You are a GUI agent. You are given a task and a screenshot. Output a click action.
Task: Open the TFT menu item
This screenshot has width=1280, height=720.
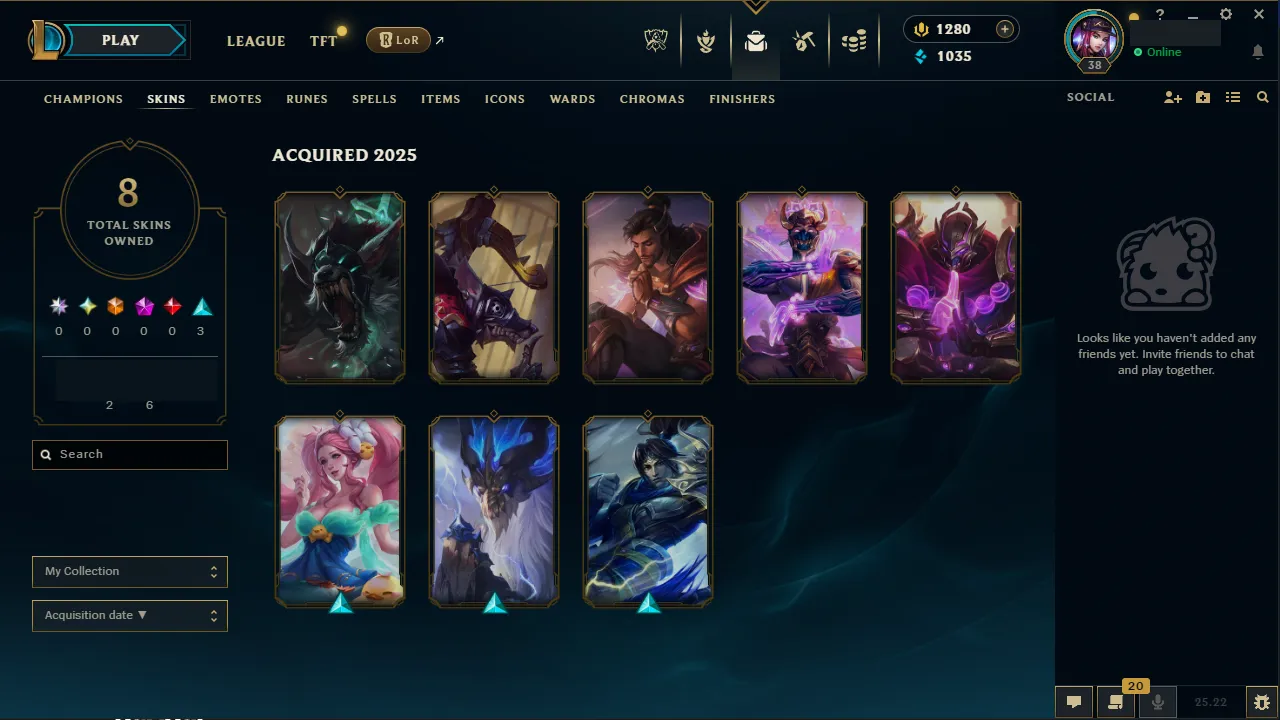(323, 41)
